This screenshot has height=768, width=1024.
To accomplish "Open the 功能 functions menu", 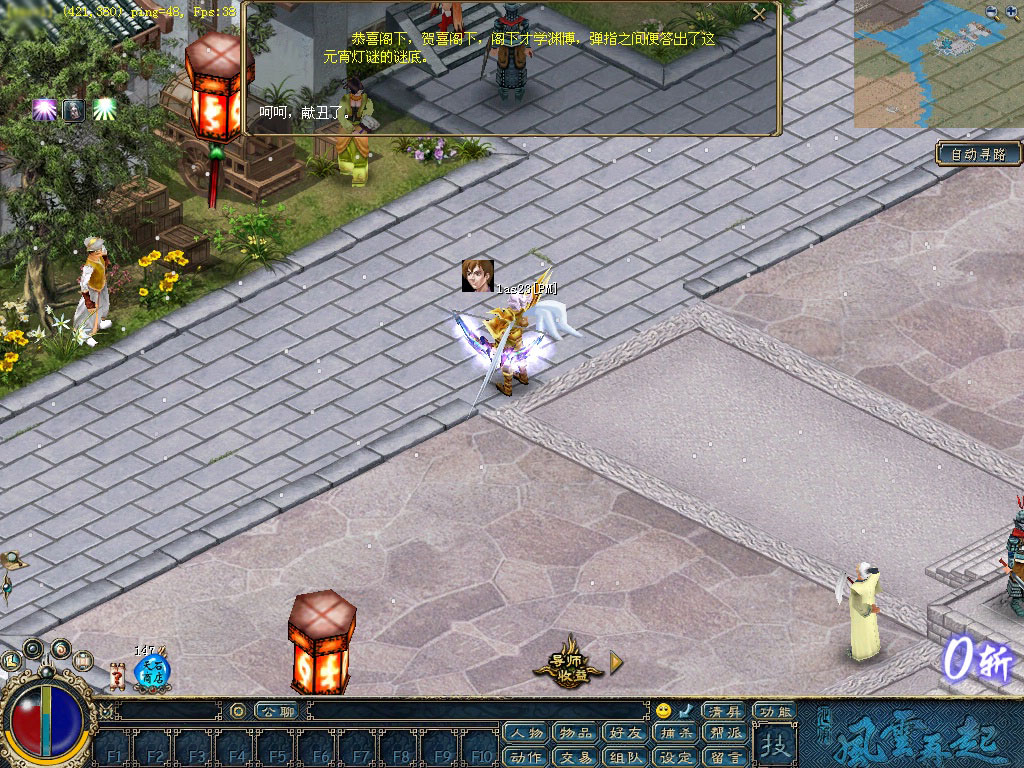I will point(774,711).
